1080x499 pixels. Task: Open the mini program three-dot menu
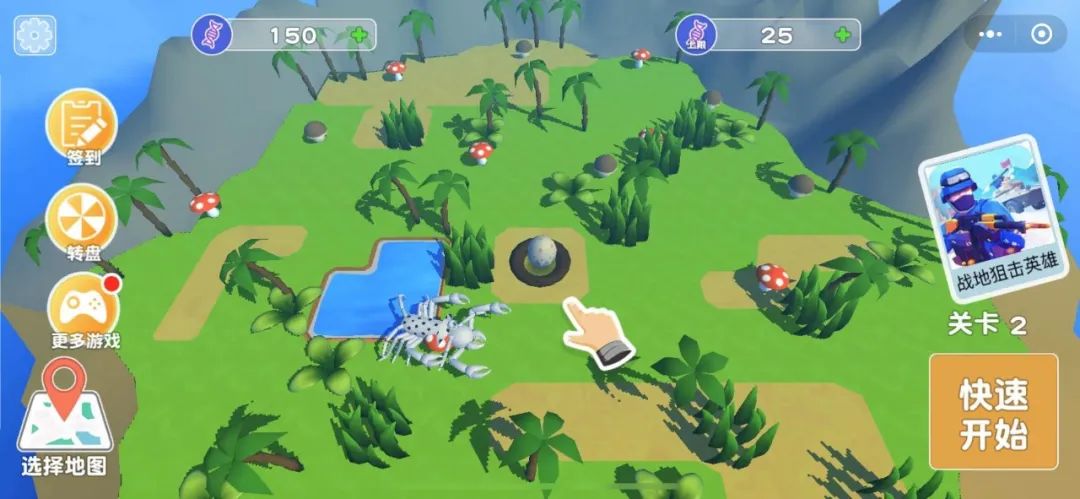click(x=993, y=35)
